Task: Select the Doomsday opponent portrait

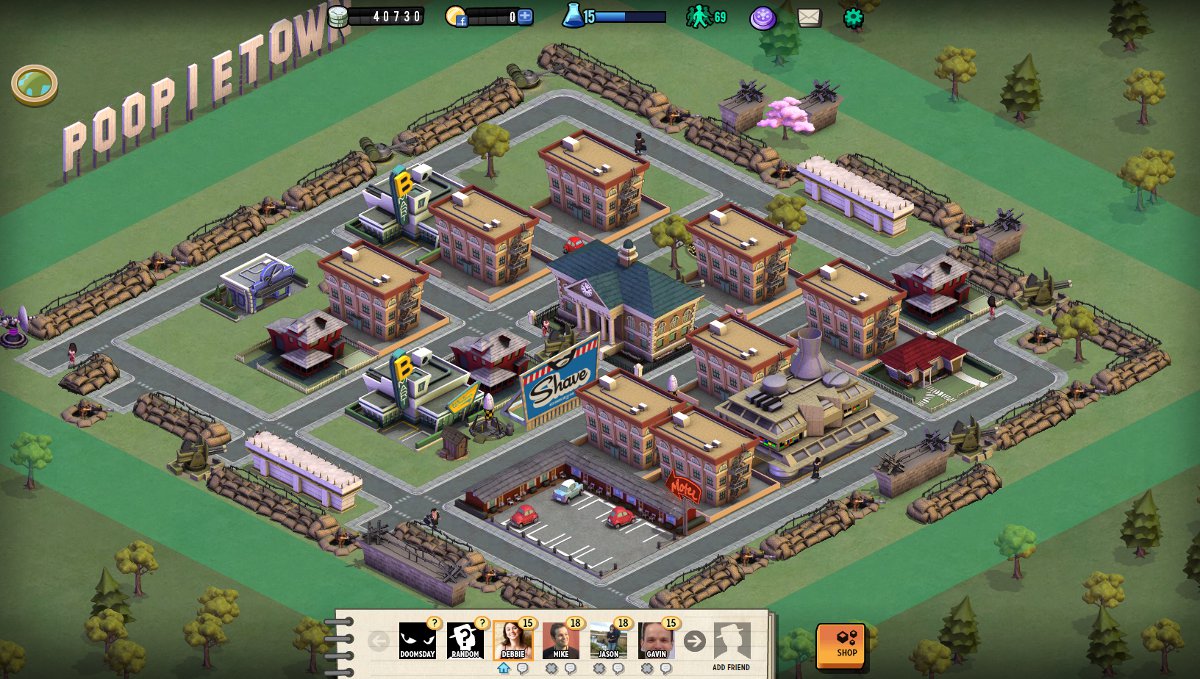Action: [417, 640]
